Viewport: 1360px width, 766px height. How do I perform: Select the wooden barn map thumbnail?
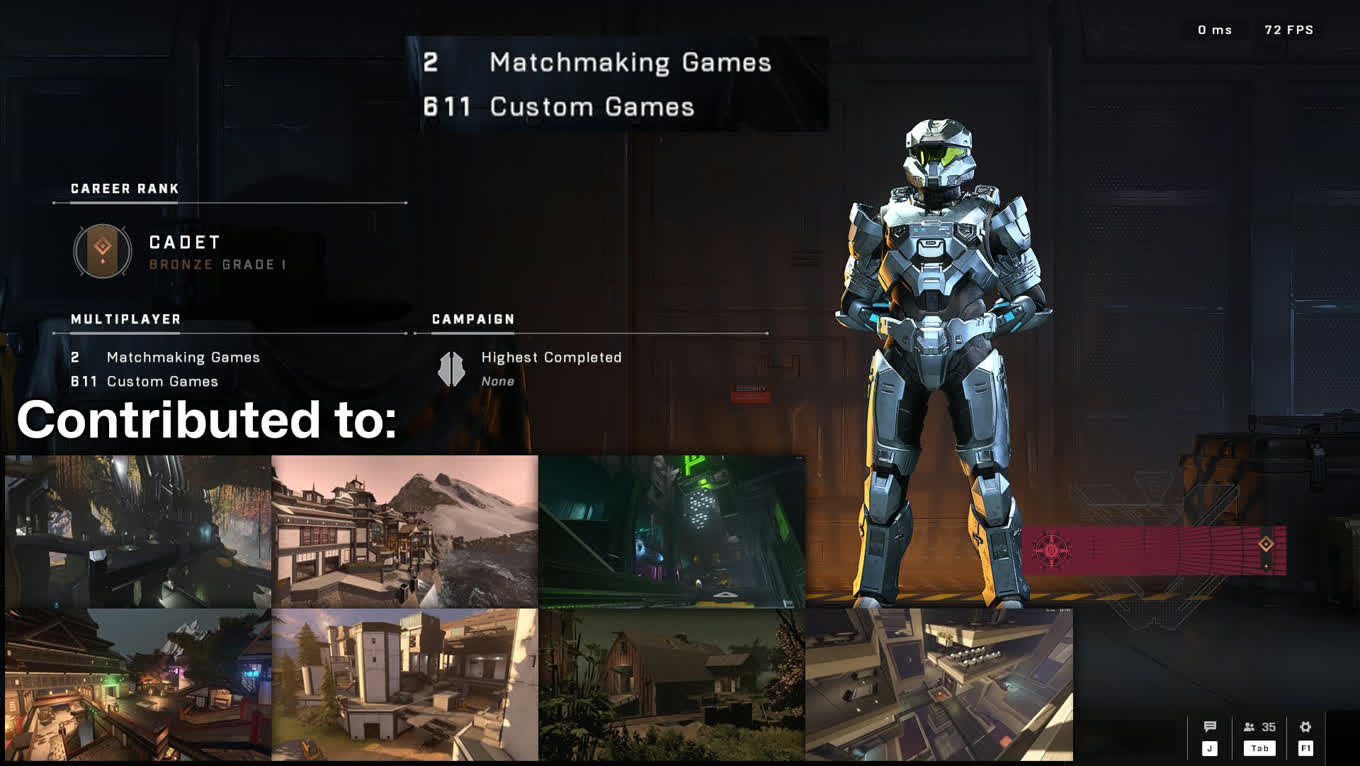[671, 684]
